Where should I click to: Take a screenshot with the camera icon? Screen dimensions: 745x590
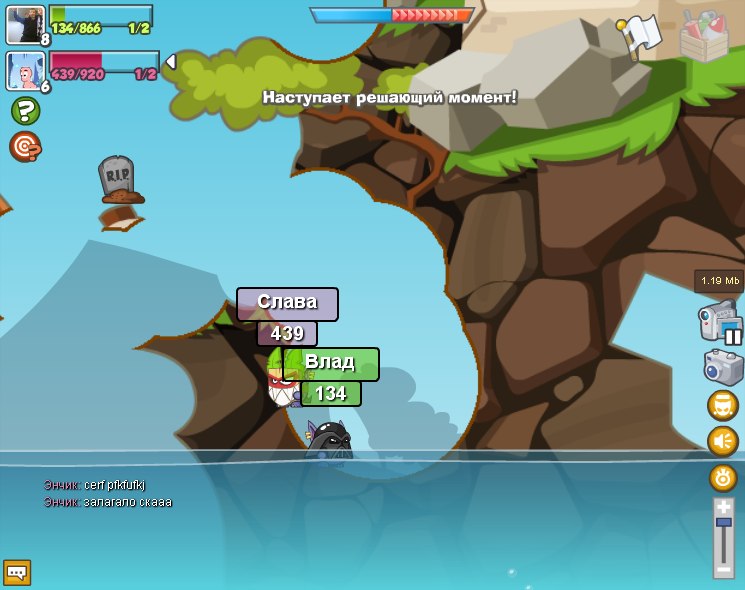(x=723, y=367)
